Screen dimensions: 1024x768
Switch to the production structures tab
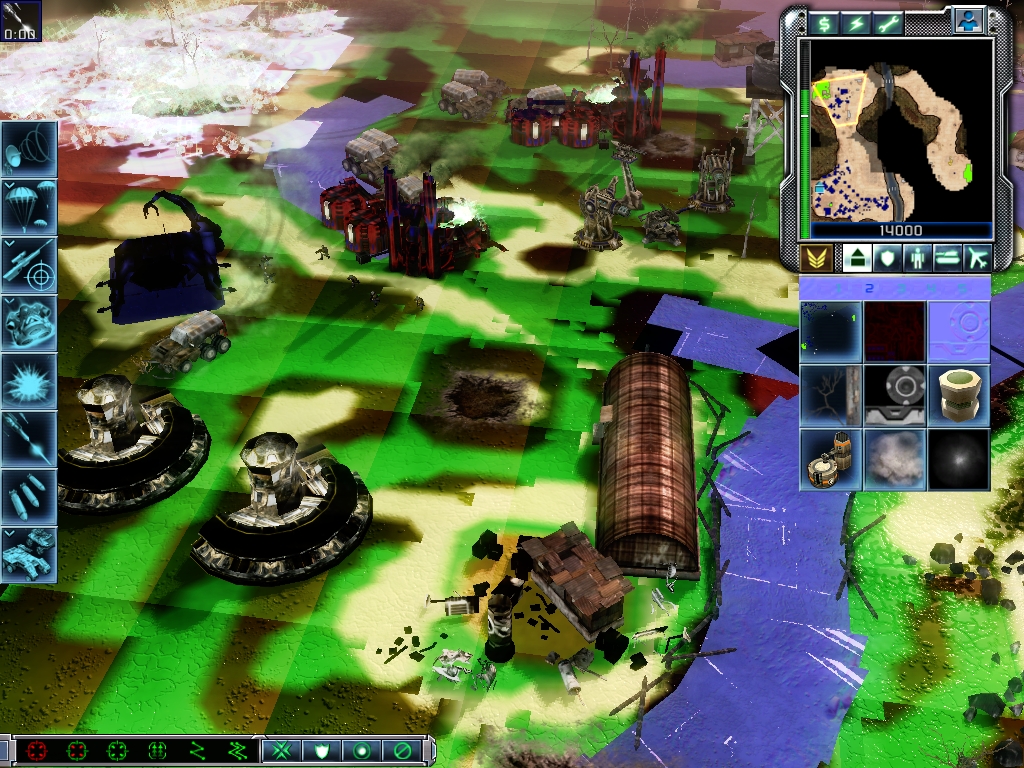(x=856, y=258)
